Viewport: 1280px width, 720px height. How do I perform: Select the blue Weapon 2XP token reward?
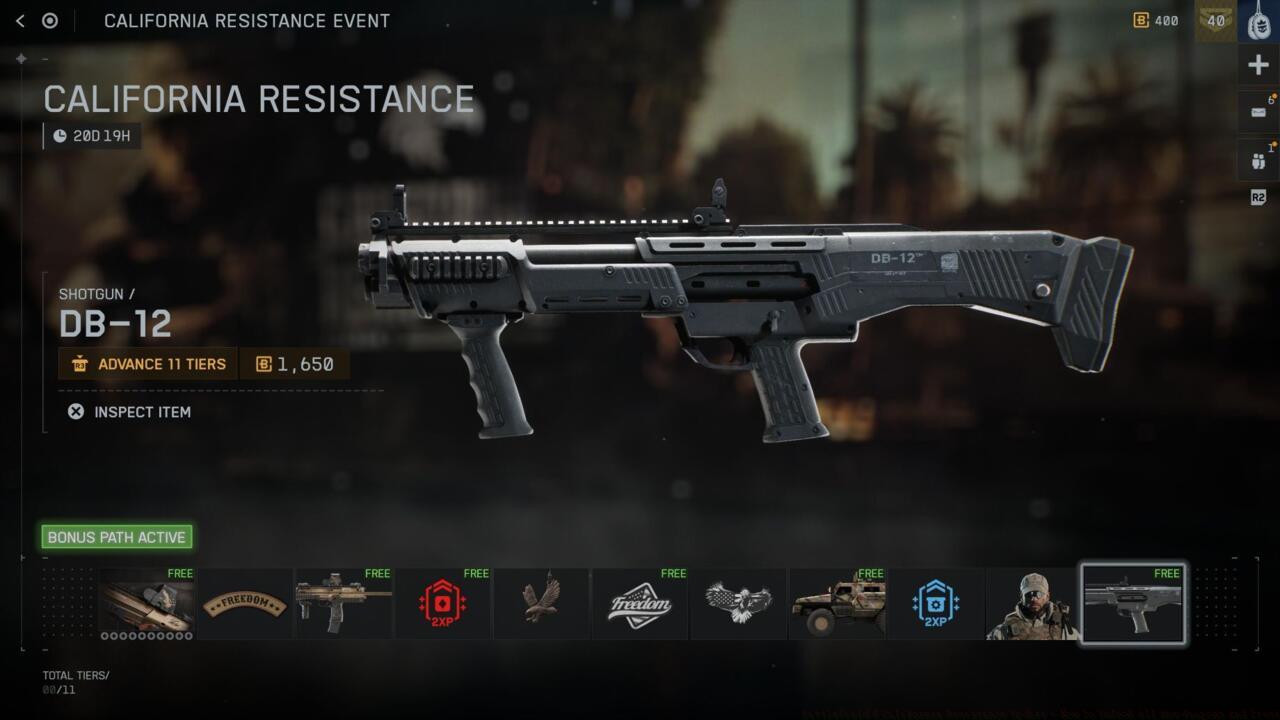tap(935, 603)
